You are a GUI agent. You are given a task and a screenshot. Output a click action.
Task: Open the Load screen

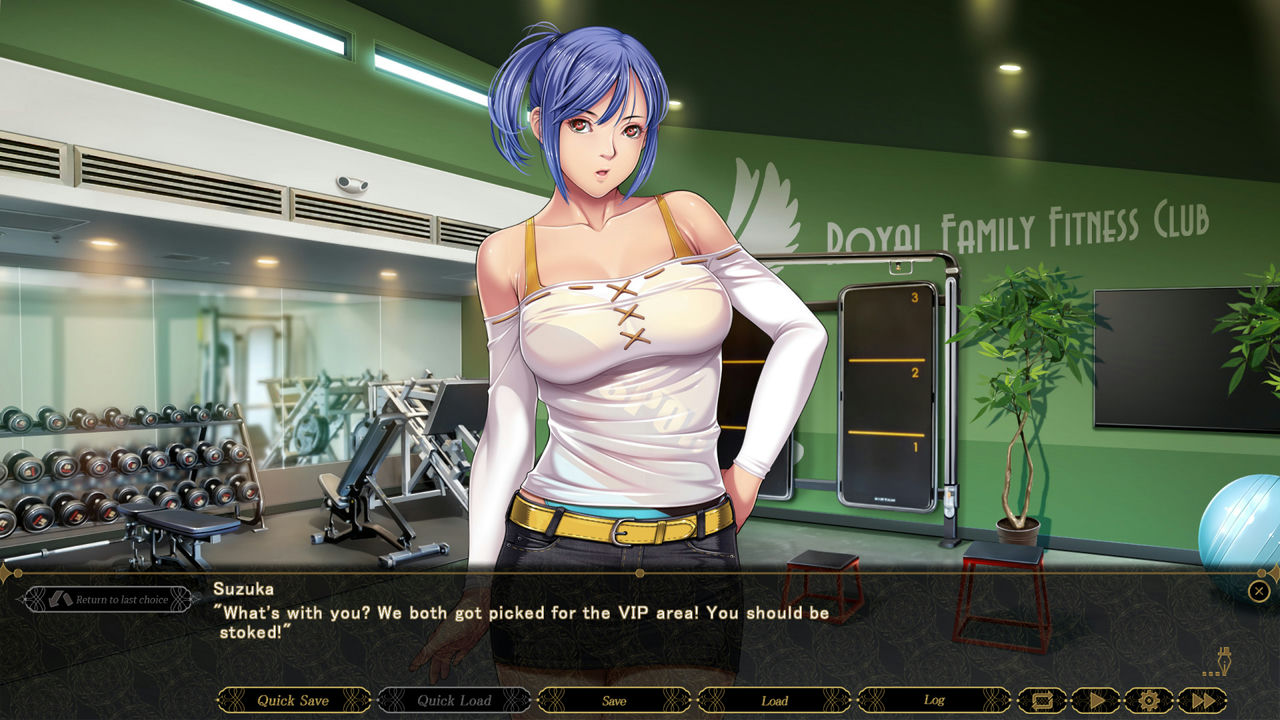click(x=775, y=701)
